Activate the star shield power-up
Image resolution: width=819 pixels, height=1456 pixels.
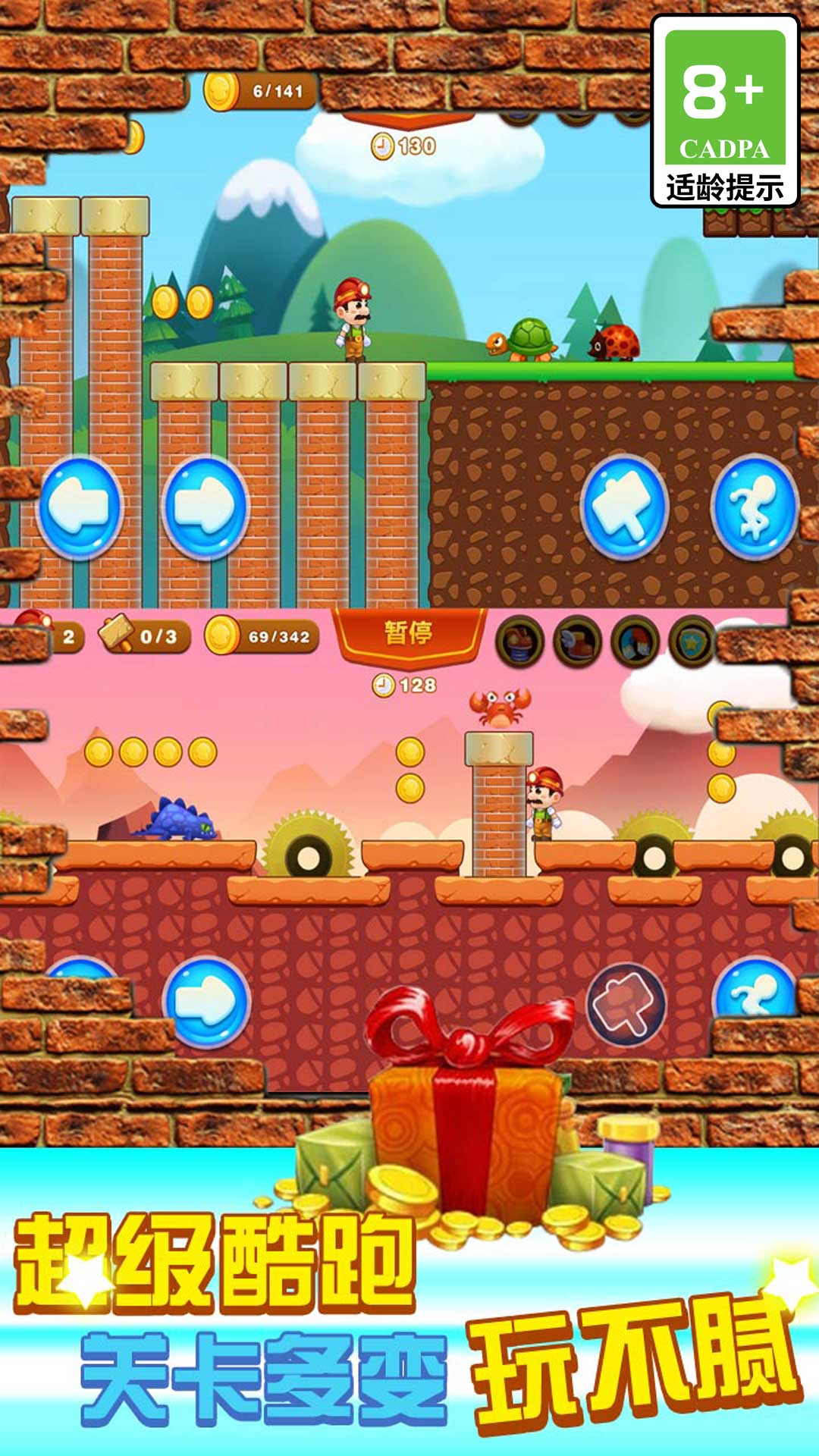(x=692, y=642)
